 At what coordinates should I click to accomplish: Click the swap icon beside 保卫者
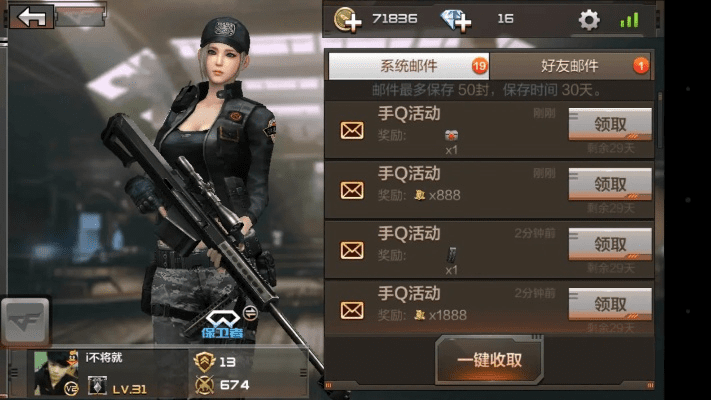click(x=250, y=313)
